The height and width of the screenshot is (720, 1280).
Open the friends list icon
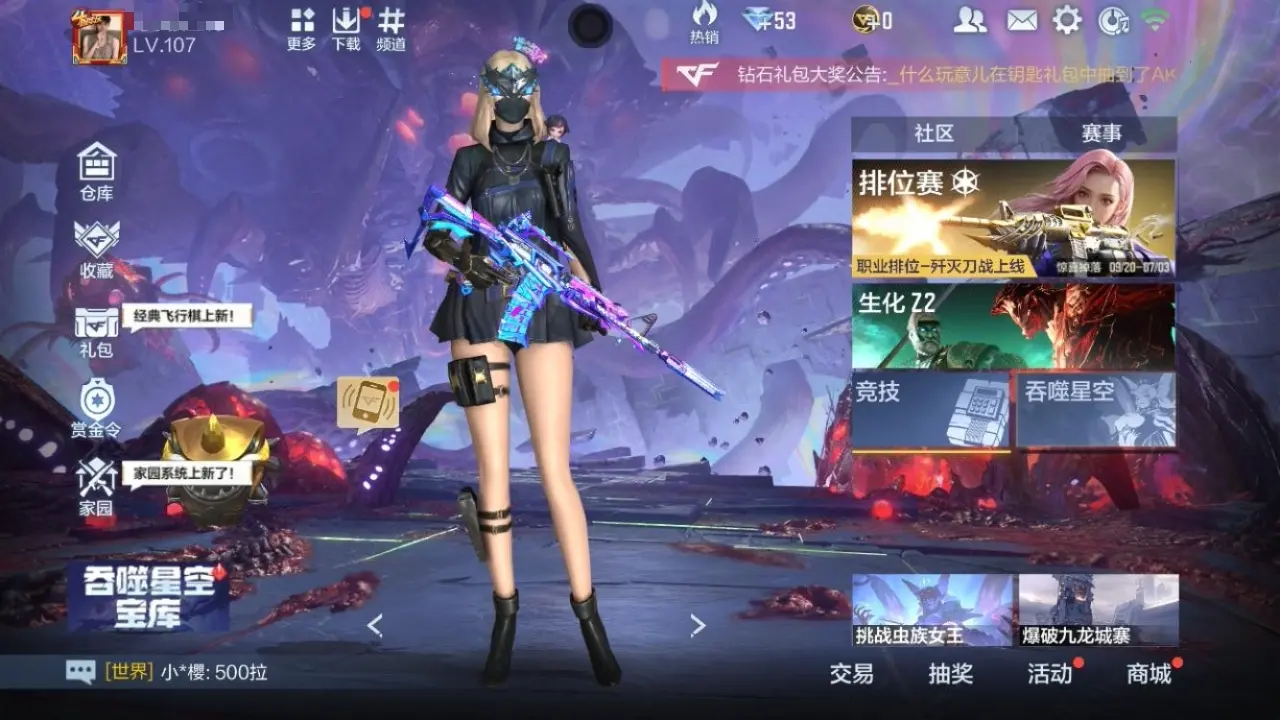point(969,20)
